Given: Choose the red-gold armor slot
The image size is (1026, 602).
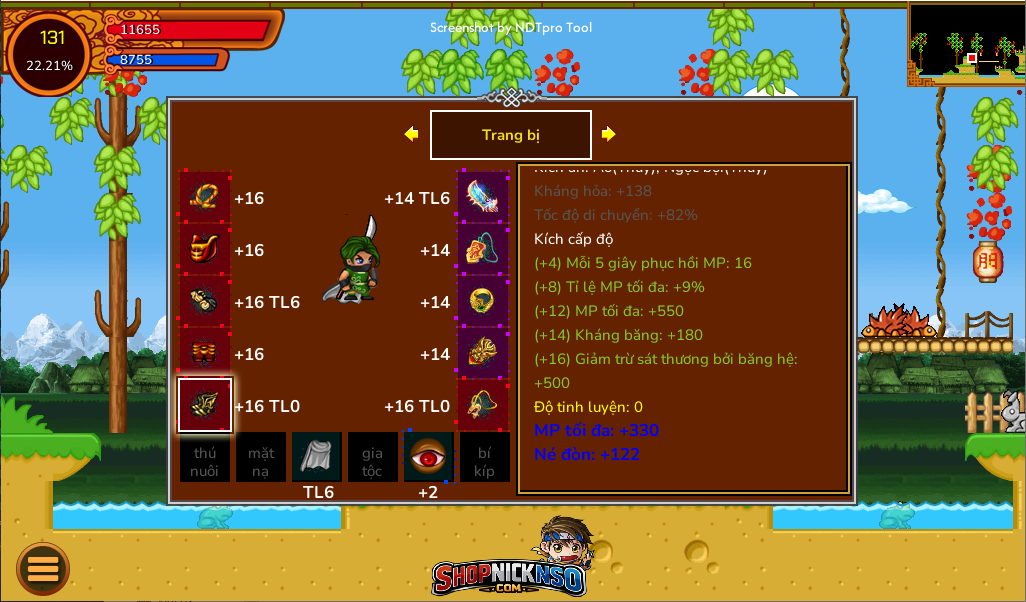Looking at the screenshot, I should pyautogui.click(x=205, y=249).
